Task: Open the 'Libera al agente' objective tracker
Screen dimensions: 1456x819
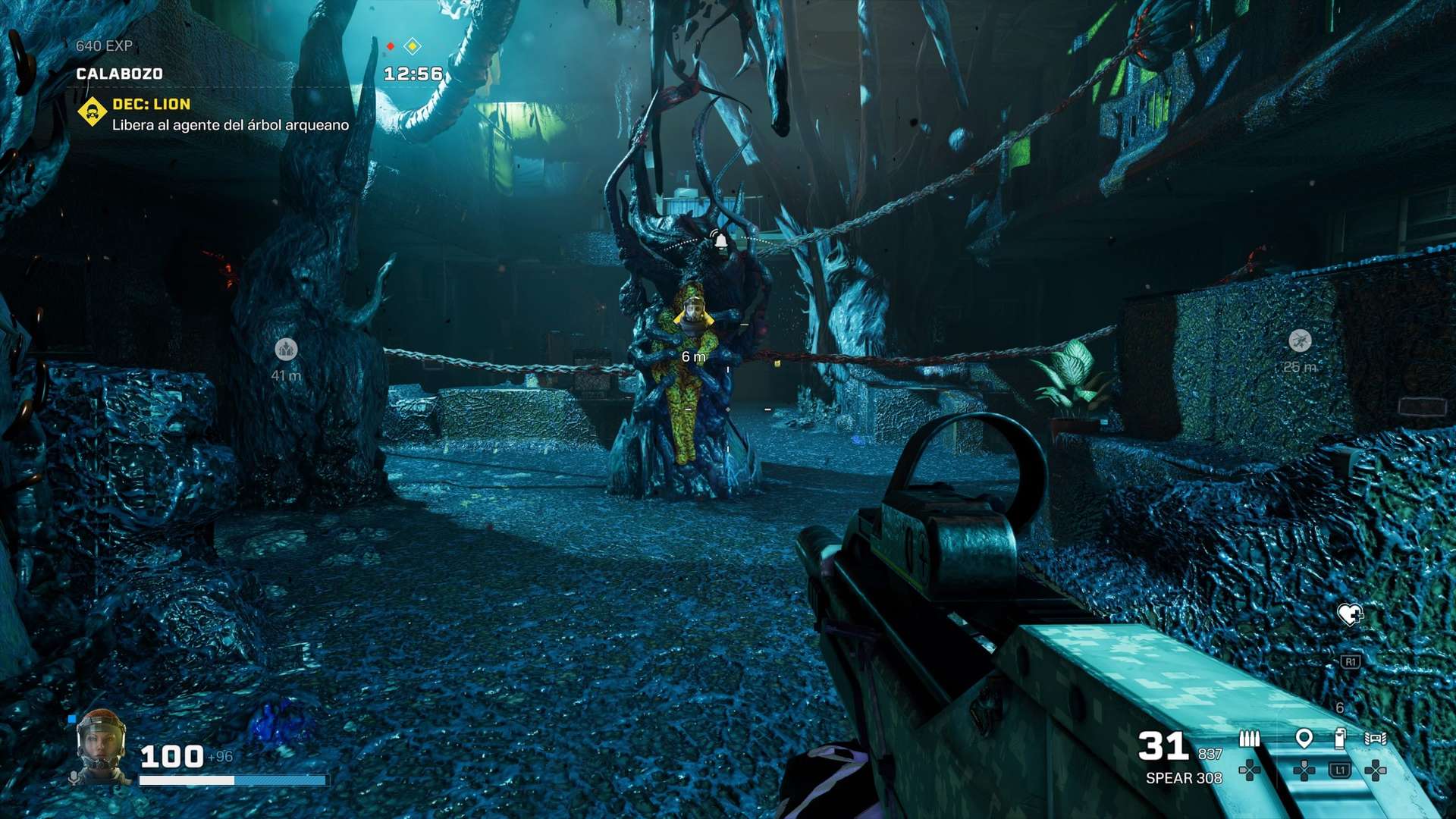Action: coord(230,125)
